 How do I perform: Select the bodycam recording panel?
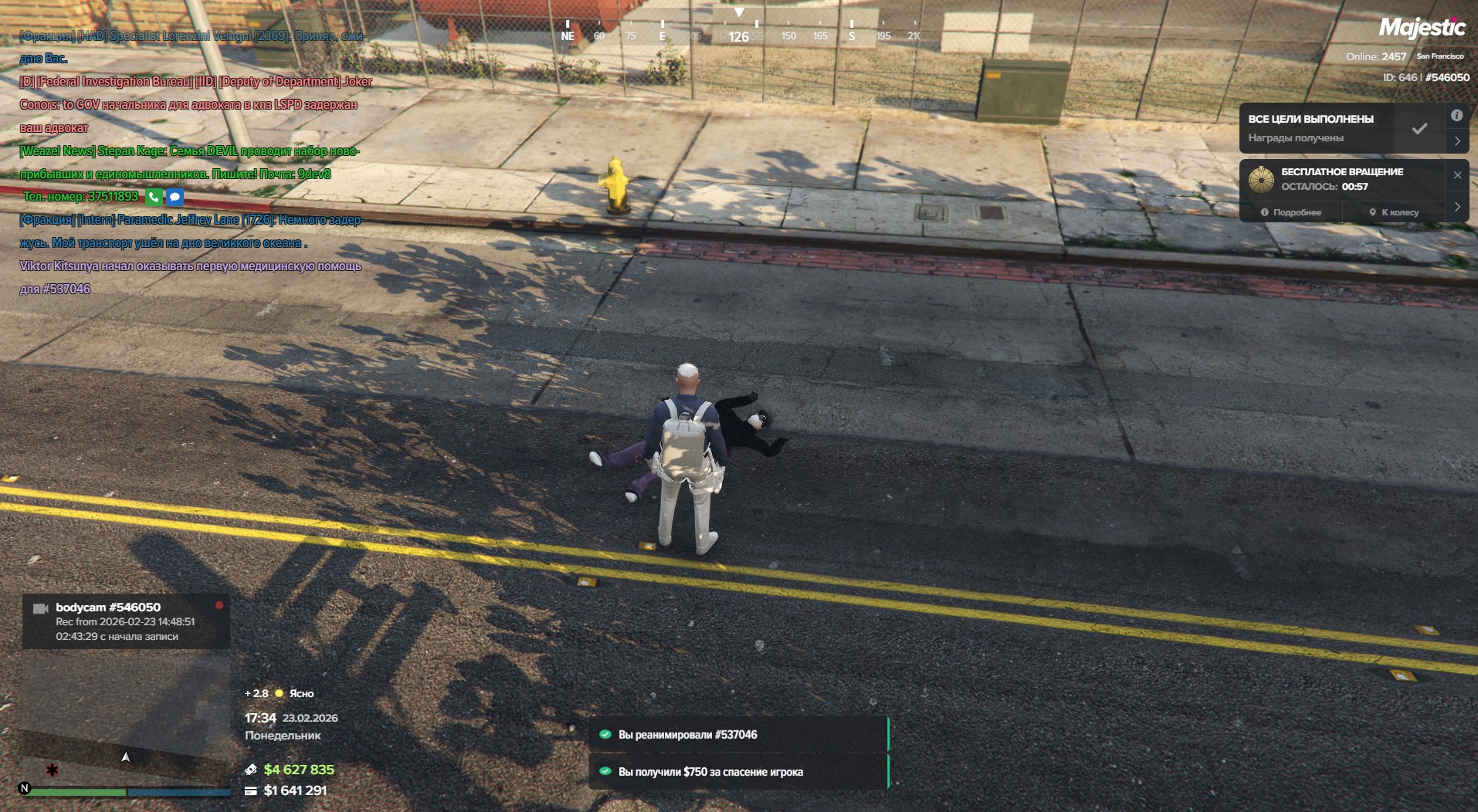pyautogui.click(x=126, y=621)
